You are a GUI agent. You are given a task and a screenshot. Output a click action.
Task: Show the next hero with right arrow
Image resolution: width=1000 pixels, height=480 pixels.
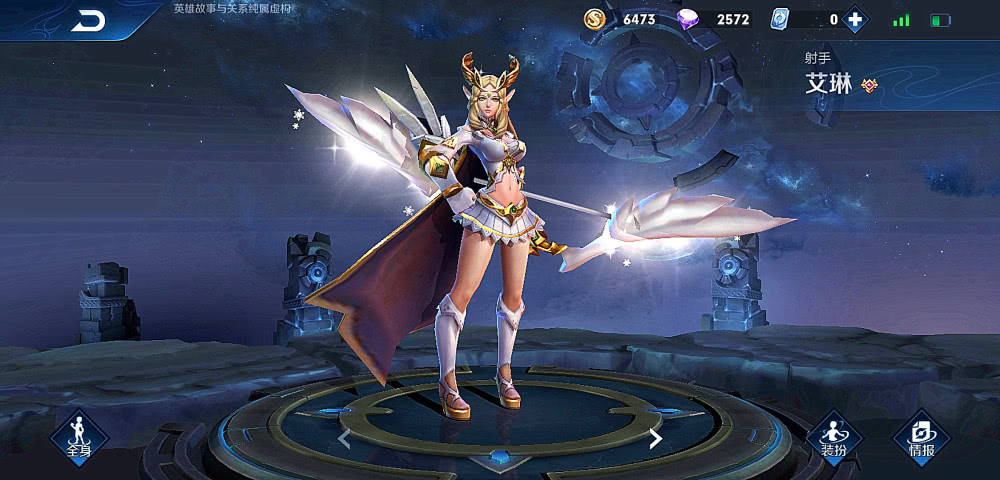click(656, 438)
